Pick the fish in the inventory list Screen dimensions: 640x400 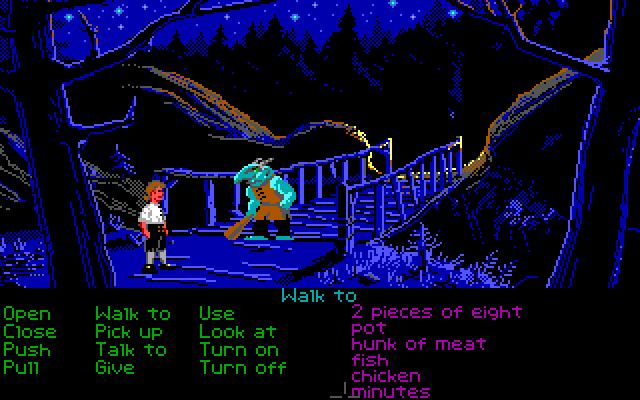371,360
